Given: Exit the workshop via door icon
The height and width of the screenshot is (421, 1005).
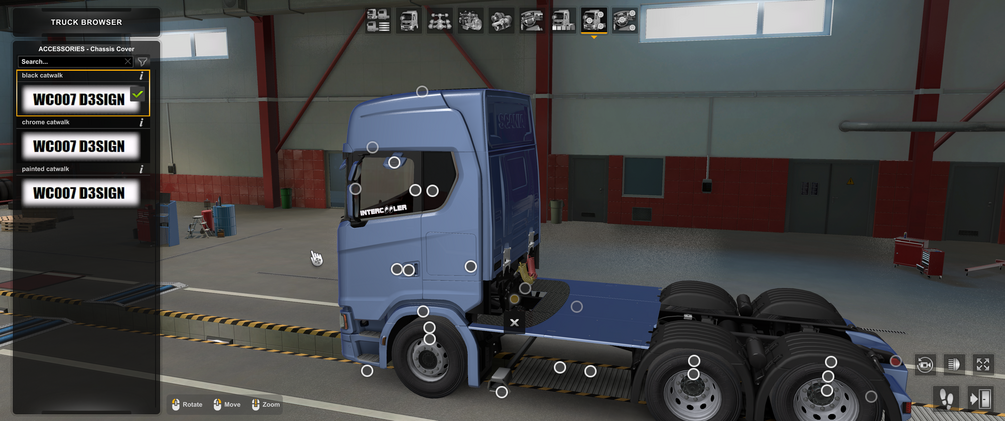Looking at the screenshot, I should 980,399.
